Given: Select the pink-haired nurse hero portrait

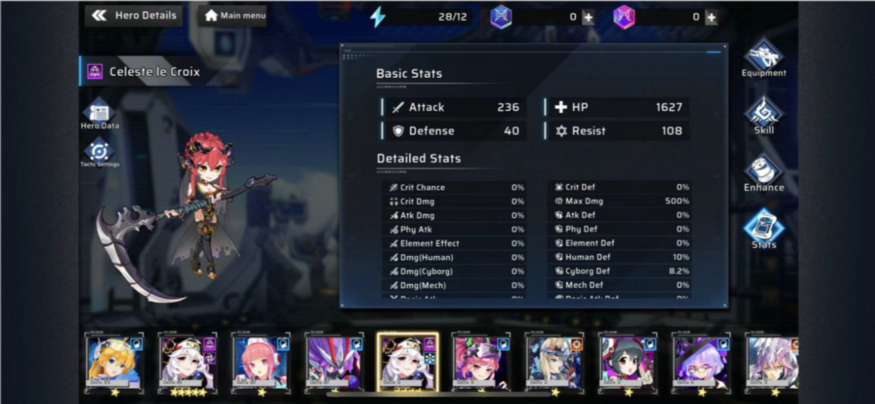Looking at the screenshot, I should coord(260,361).
